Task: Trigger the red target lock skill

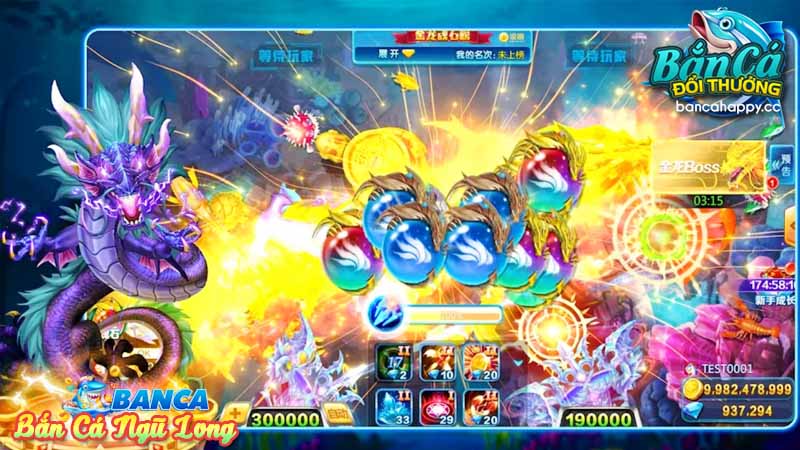Action: click(439, 407)
